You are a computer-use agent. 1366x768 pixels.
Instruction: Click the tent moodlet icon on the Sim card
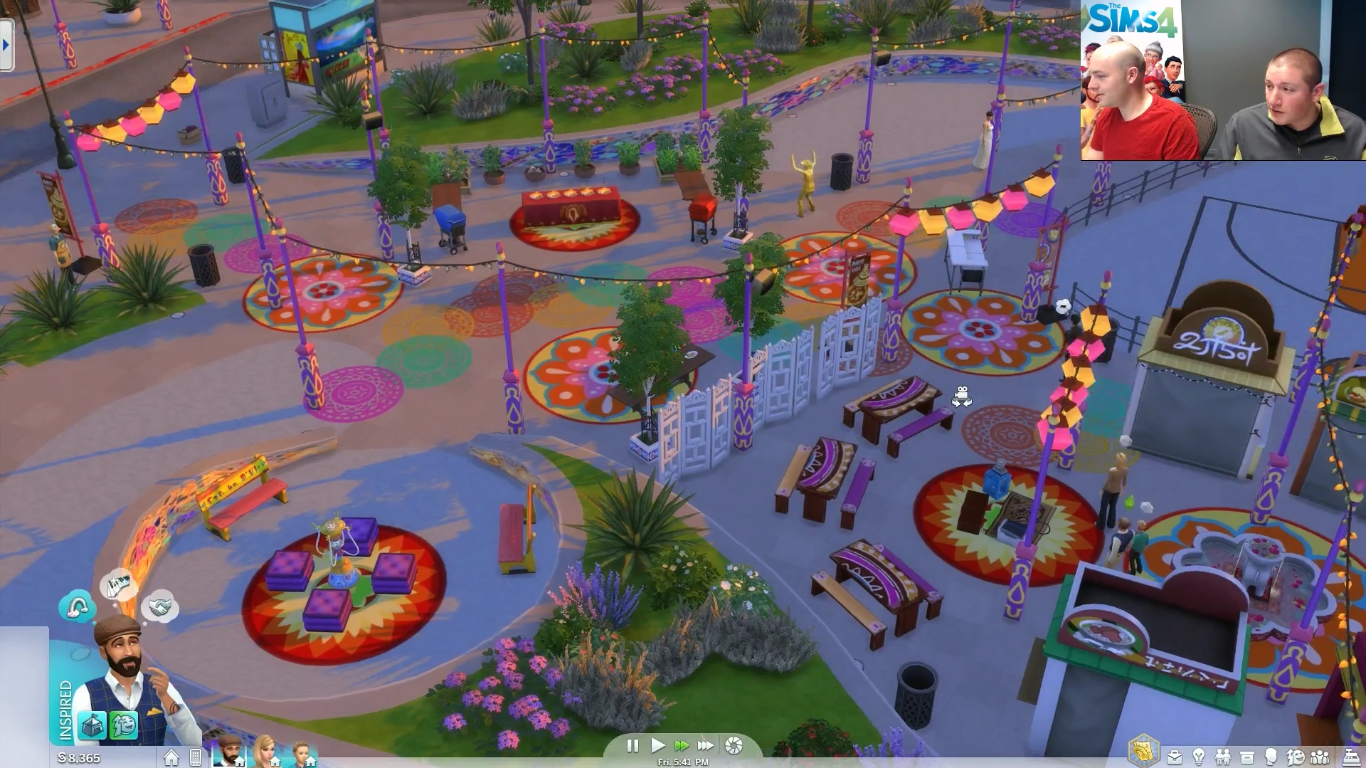point(93,725)
